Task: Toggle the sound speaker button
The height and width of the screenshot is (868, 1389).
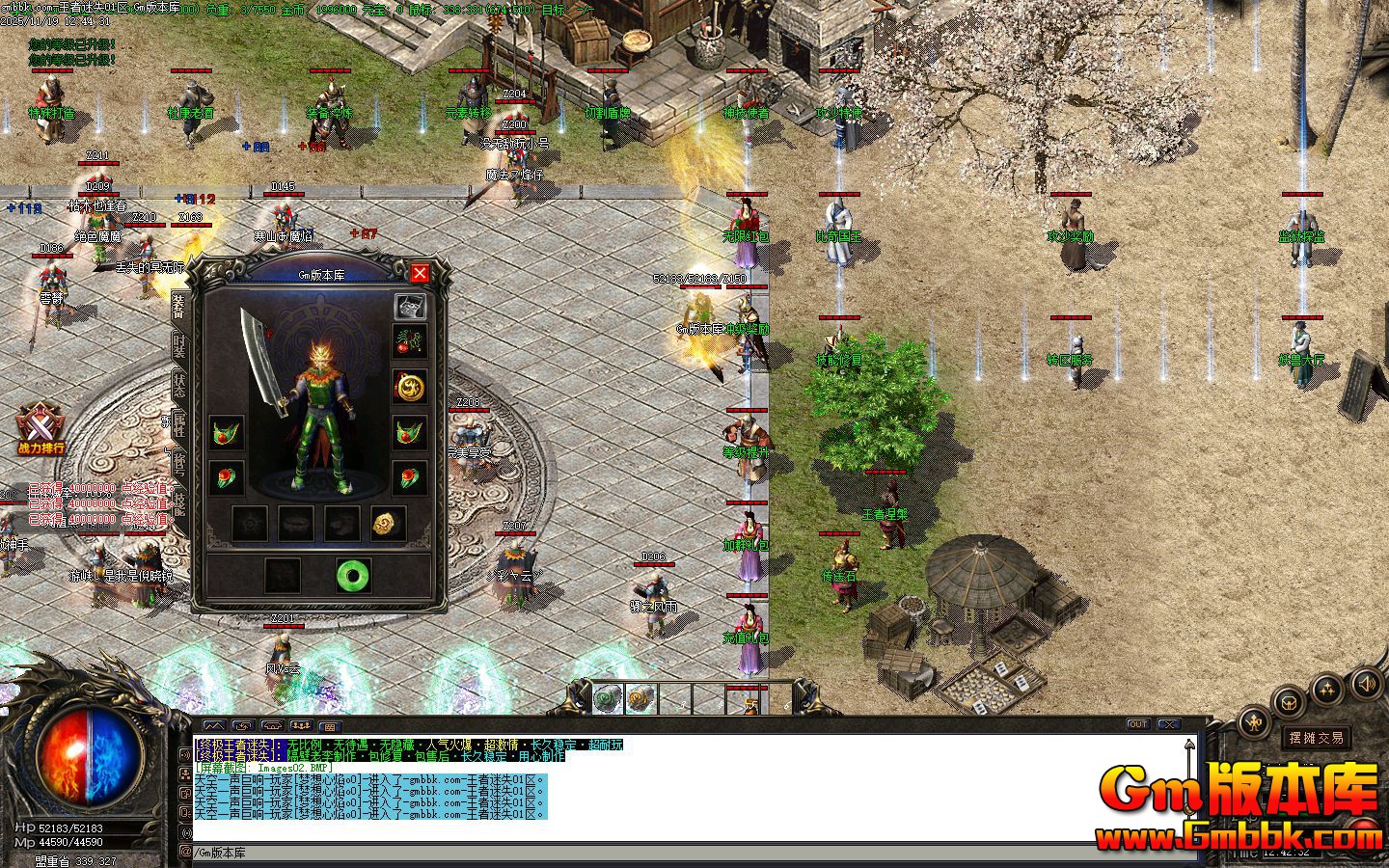Action: tap(1366, 685)
